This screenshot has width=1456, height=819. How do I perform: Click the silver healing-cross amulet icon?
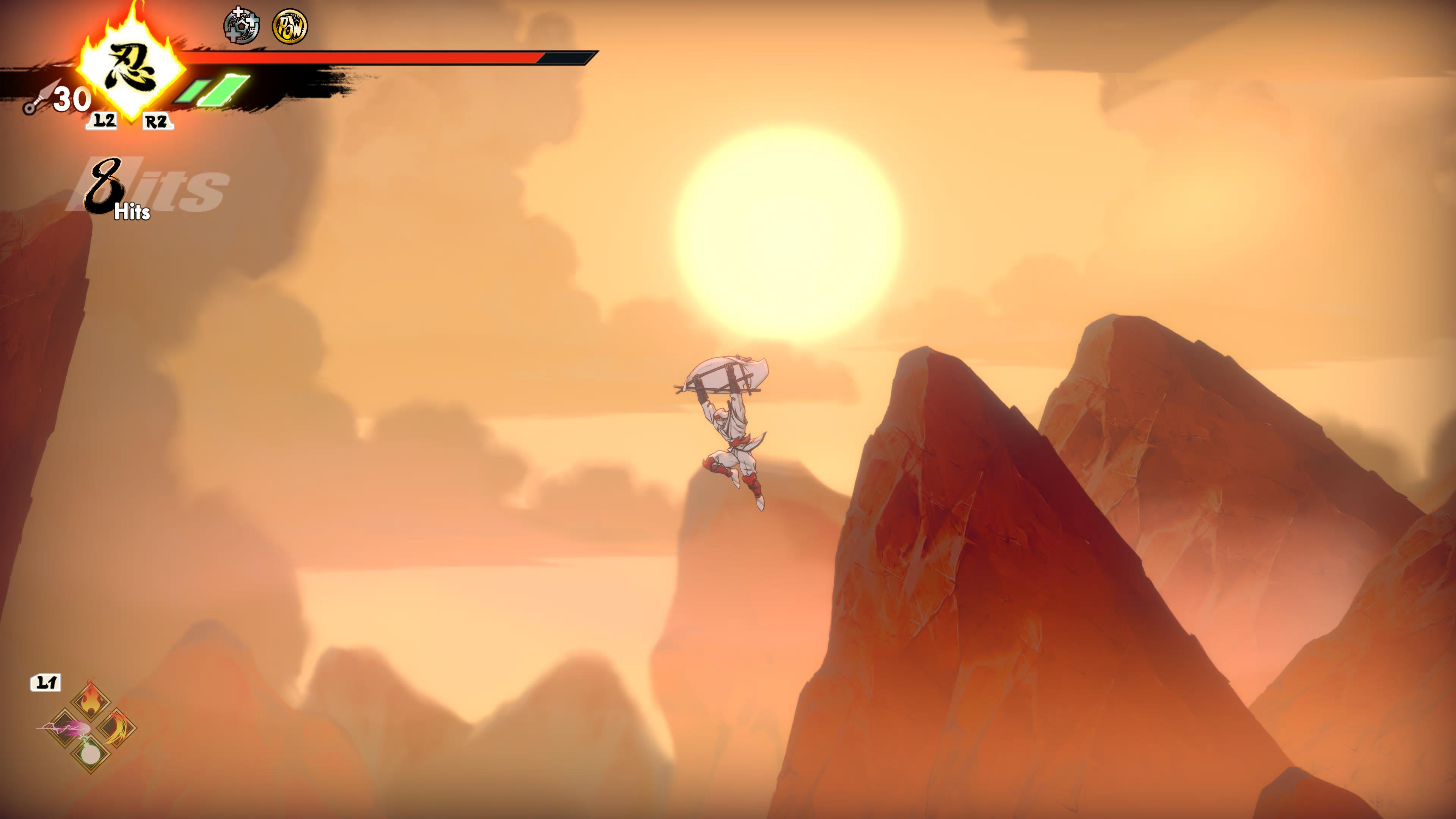tap(242, 26)
